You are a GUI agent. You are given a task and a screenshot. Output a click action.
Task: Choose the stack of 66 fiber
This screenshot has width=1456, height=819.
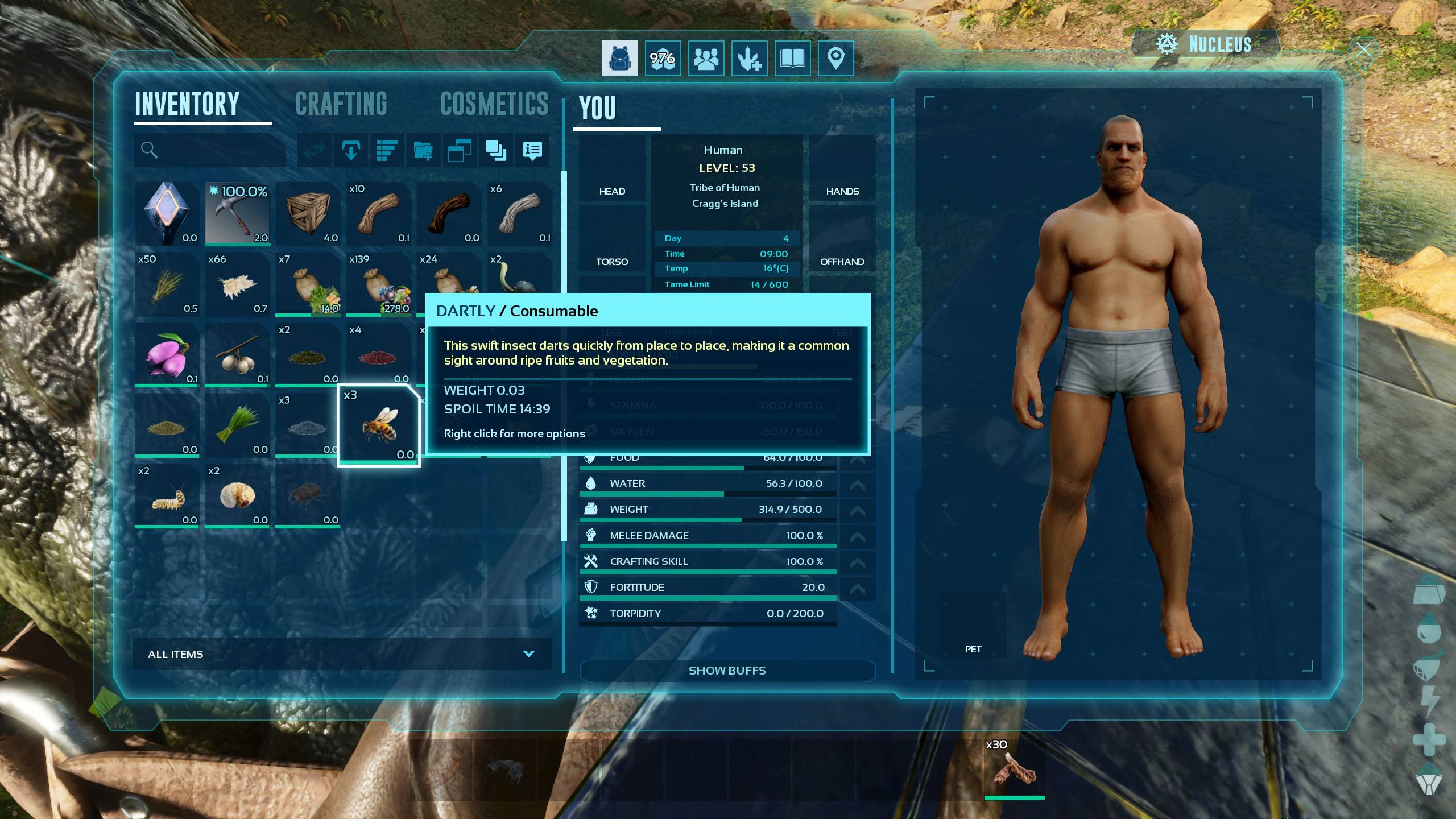237,284
